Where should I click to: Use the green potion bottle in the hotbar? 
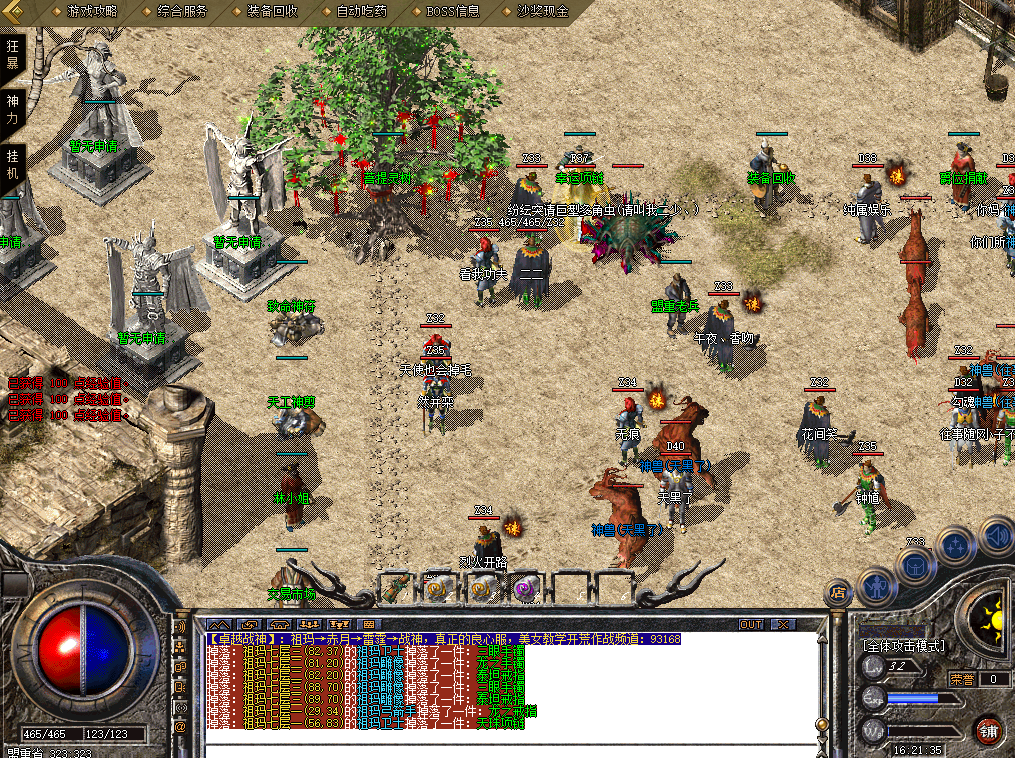(x=395, y=588)
